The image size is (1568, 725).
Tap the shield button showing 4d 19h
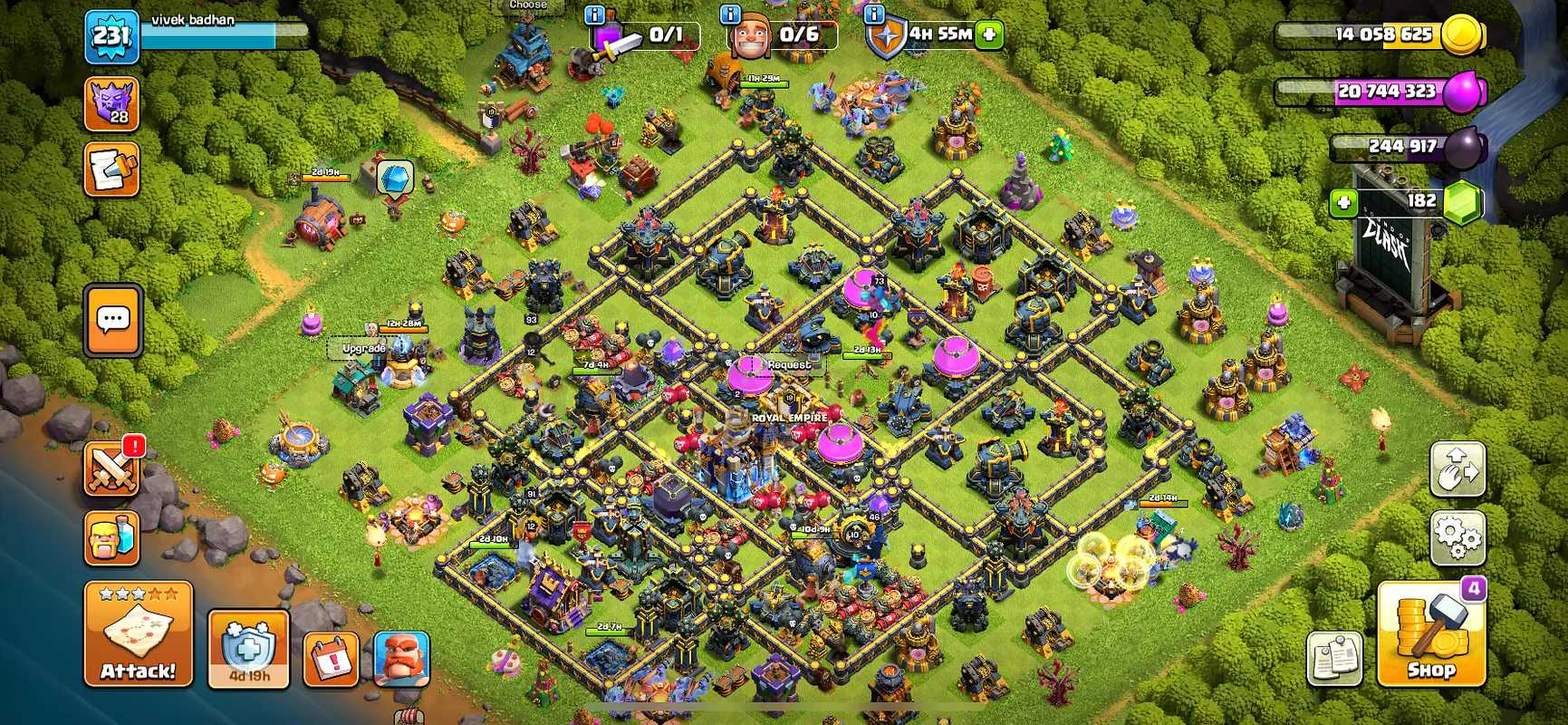(x=248, y=649)
